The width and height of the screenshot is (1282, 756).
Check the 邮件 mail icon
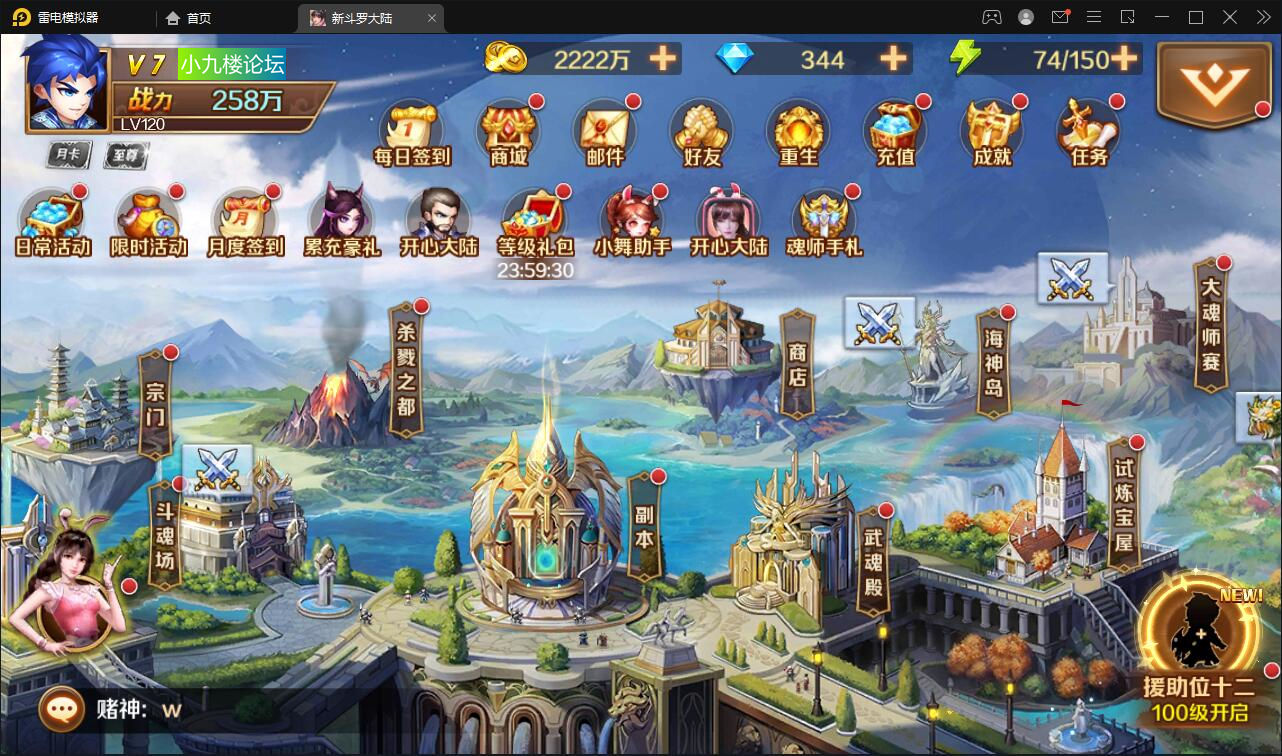point(605,133)
